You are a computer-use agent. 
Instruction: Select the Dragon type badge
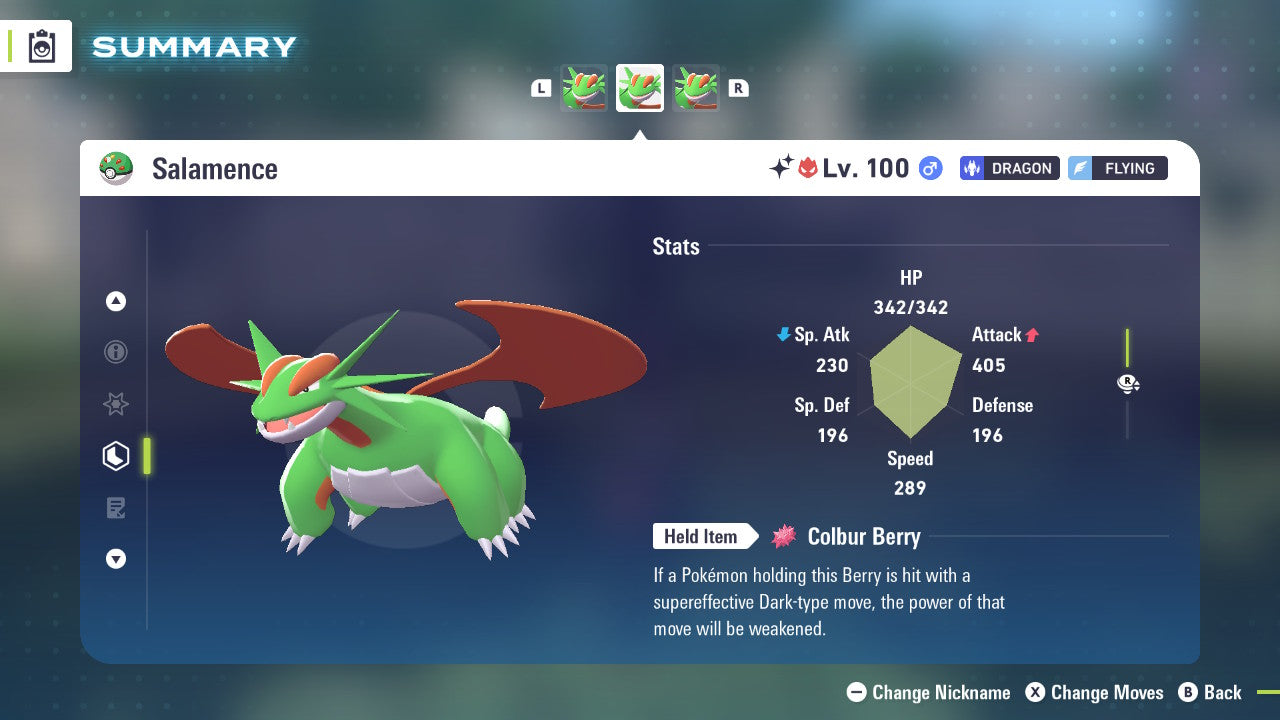pos(1009,168)
